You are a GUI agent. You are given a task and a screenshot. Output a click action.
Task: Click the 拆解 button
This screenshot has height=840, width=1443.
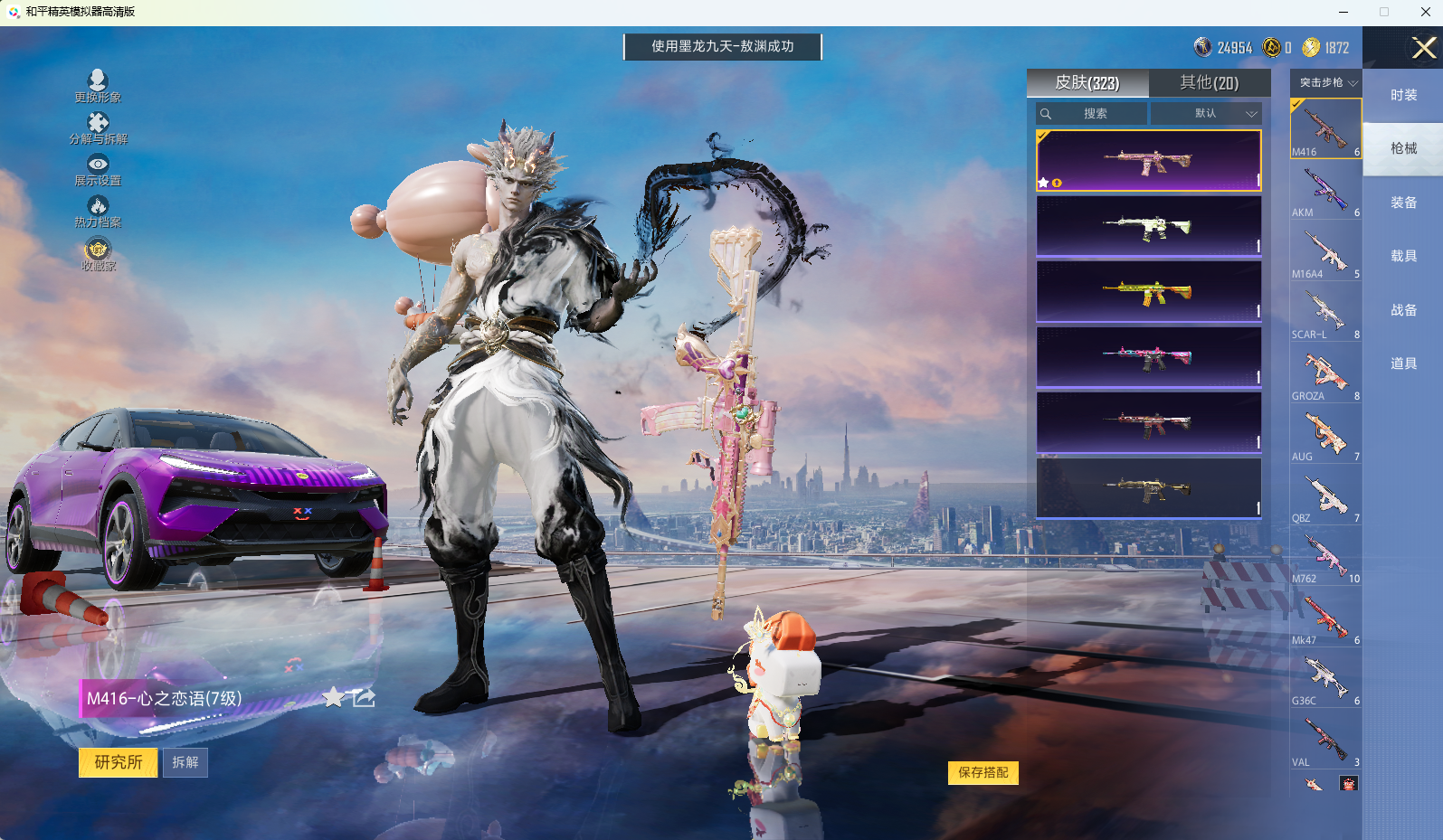tap(185, 762)
